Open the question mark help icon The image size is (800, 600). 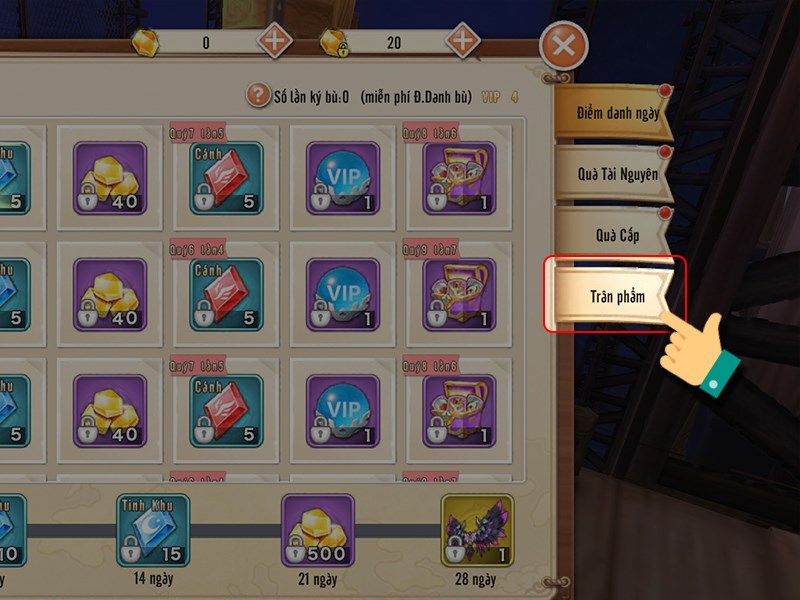258,96
